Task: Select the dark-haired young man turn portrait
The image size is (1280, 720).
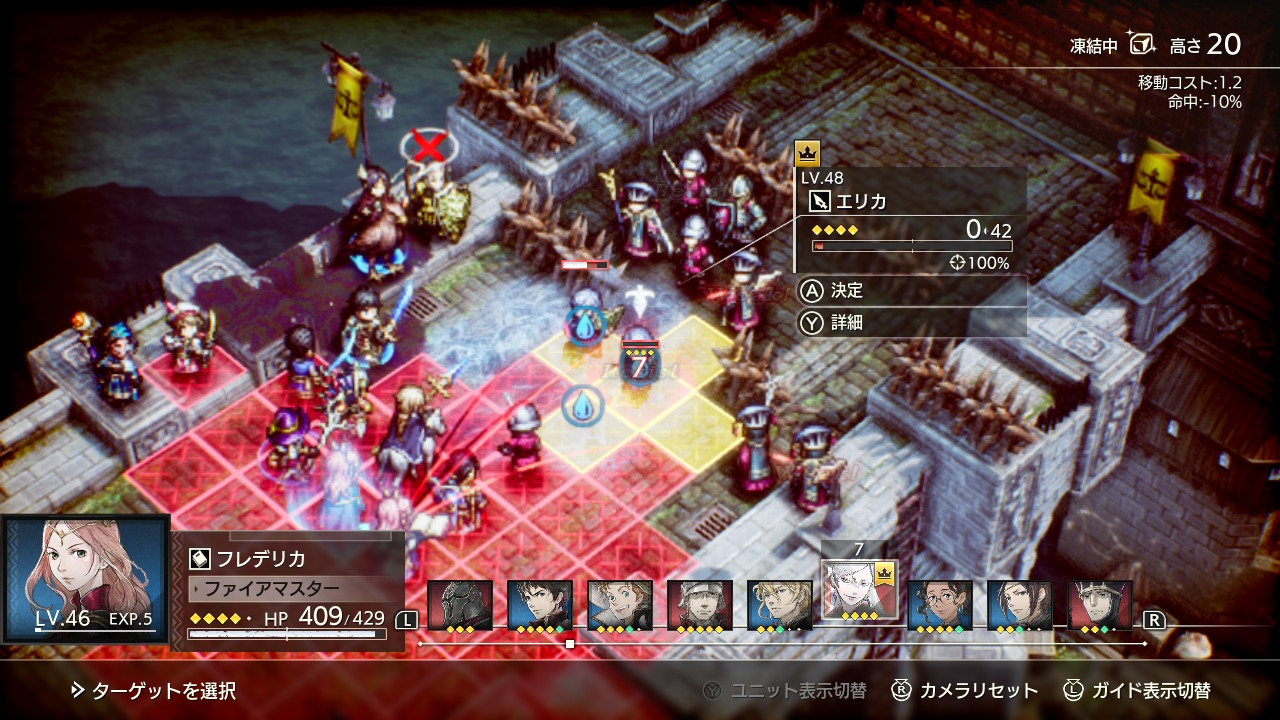Action: click(540, 605)
